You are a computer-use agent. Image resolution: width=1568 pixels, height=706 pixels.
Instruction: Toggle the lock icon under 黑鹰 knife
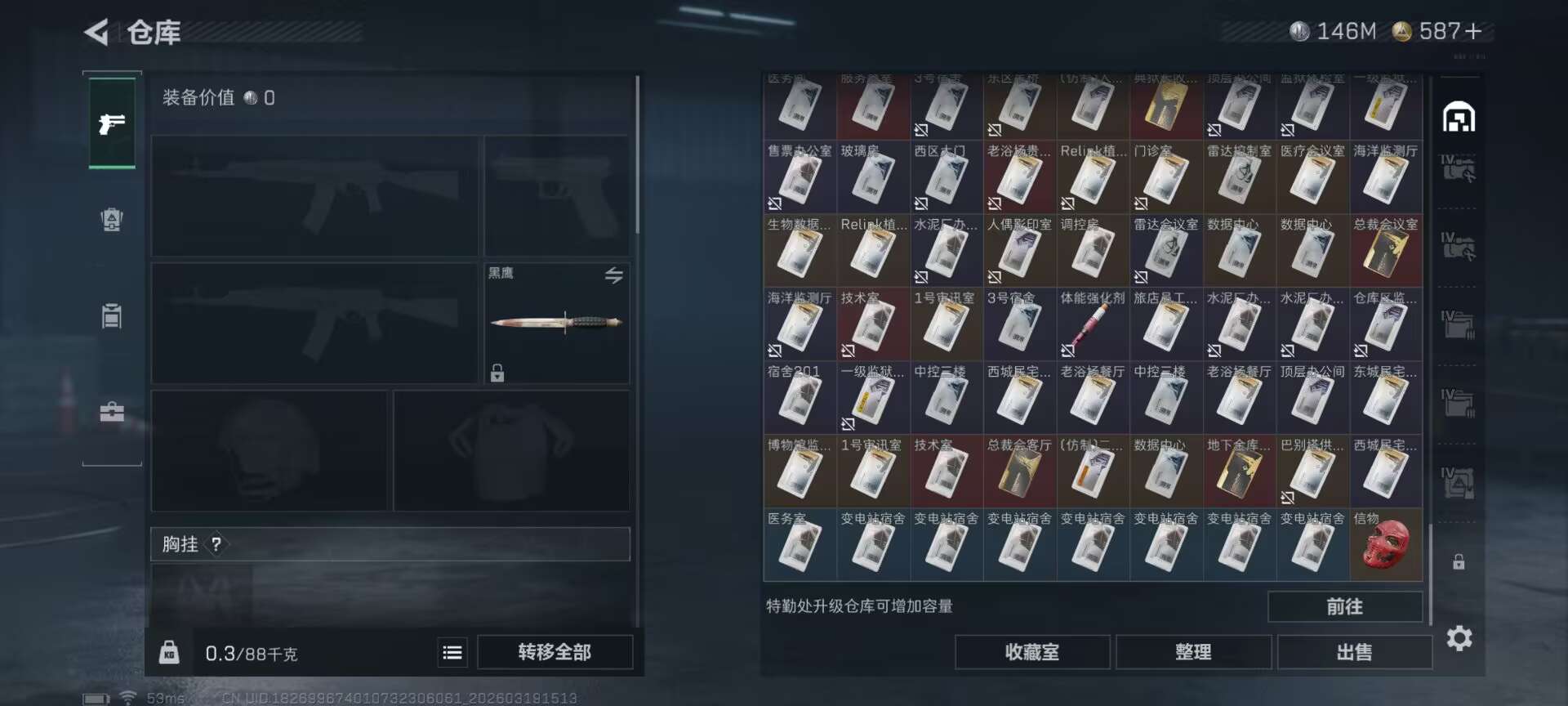pos(496,373)
